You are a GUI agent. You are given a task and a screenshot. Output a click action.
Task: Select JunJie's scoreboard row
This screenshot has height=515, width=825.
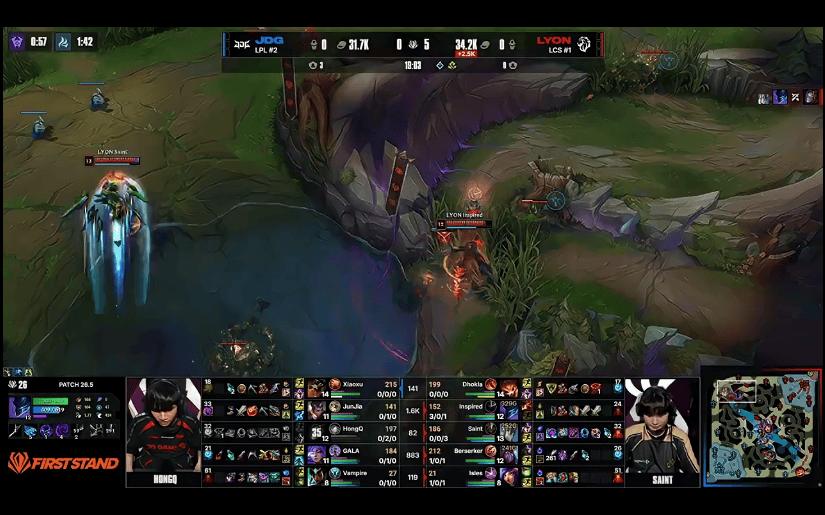[x=352, y=410]
